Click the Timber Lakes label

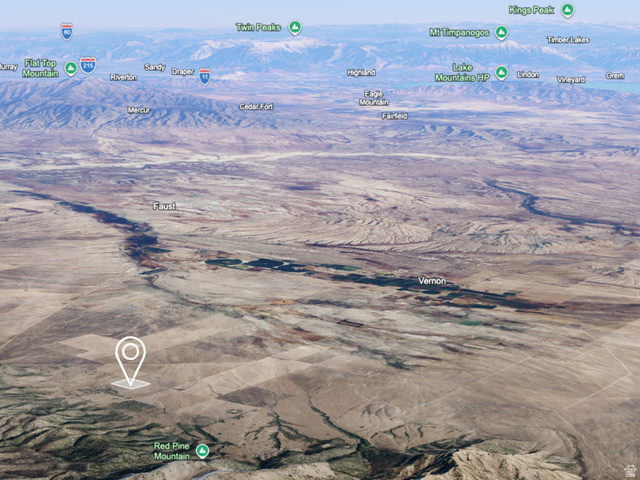click(x=567, y=40)
